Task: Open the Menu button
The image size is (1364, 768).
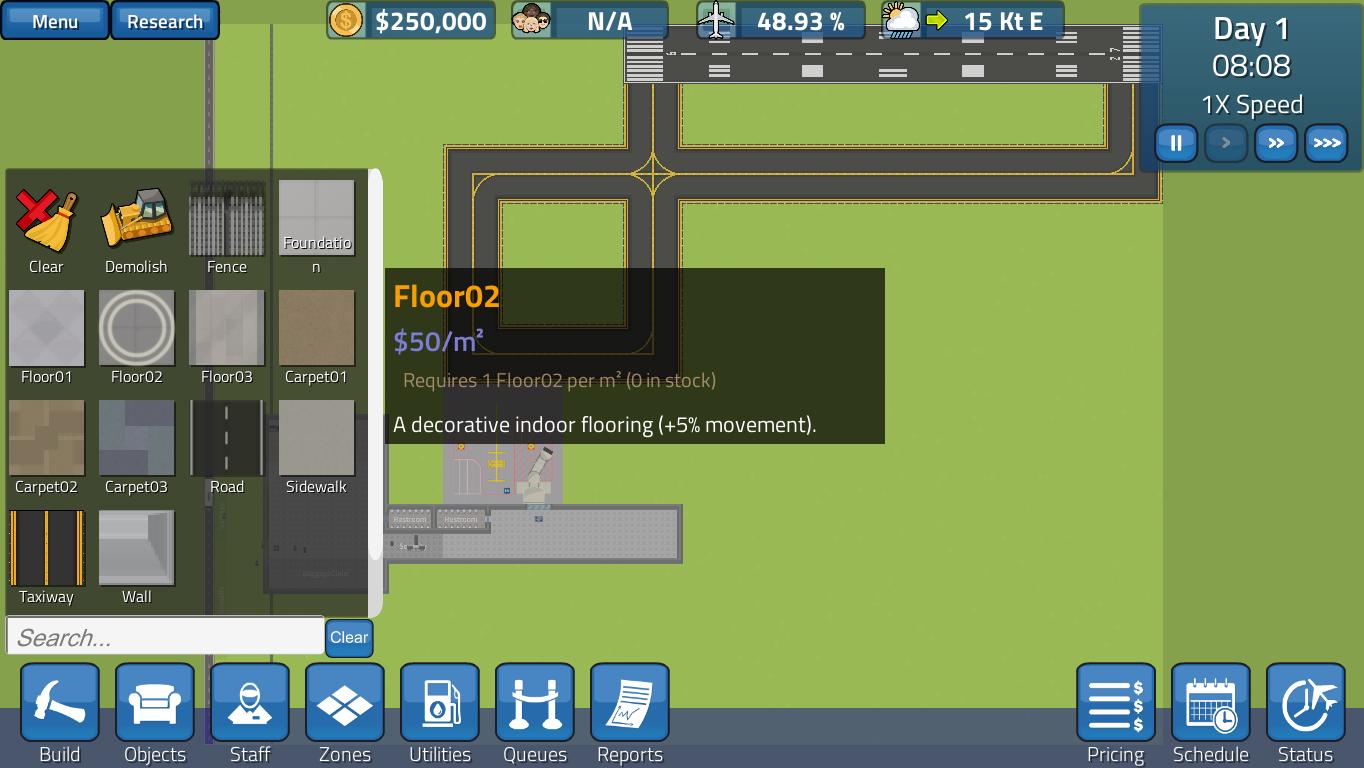Action: 55,21
